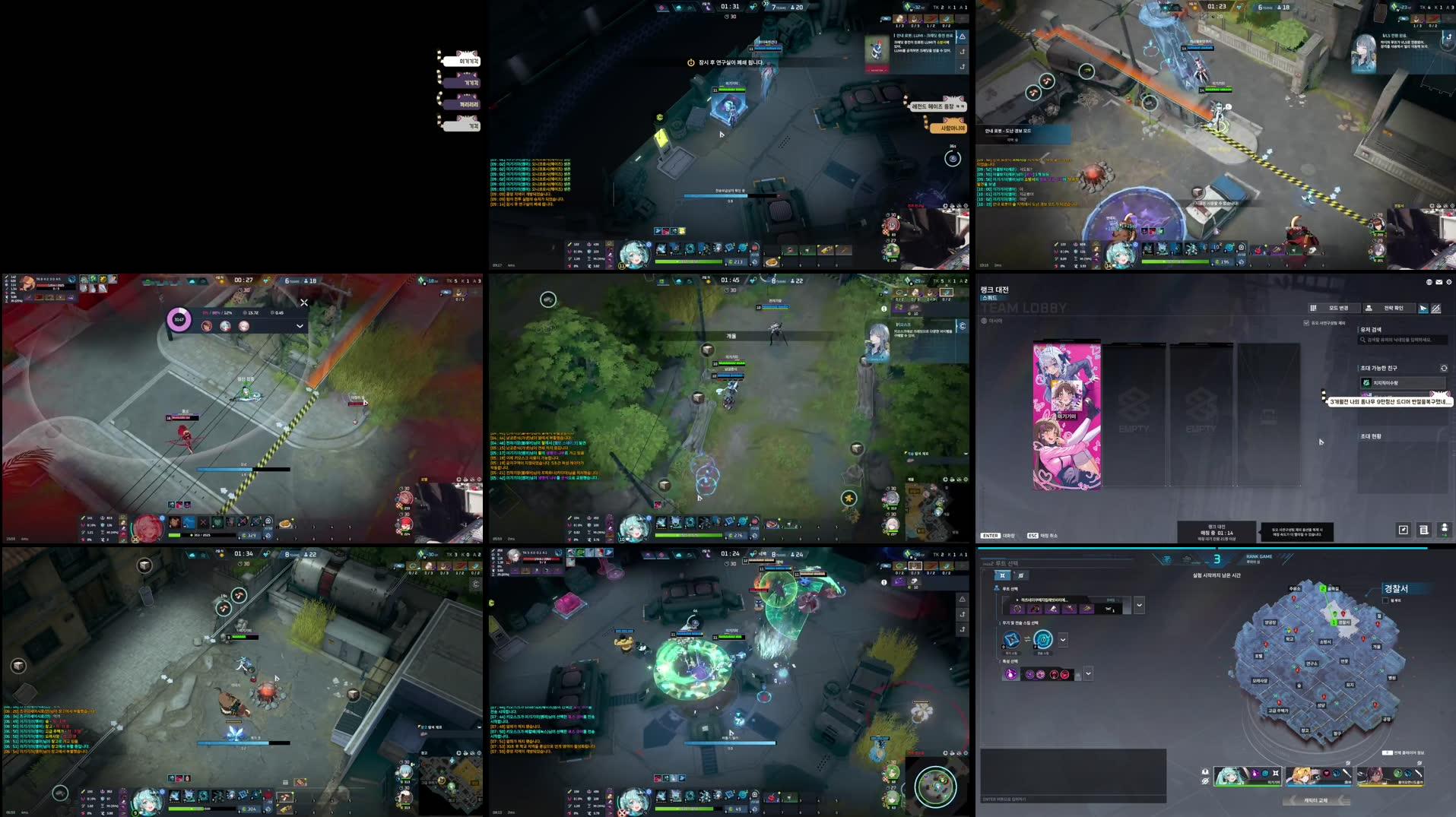Image resolution: width=1456 pixels, height=817 pixels.
Task: Click the green HP bar on 미기기미's player card
Action: point(1245,785)
